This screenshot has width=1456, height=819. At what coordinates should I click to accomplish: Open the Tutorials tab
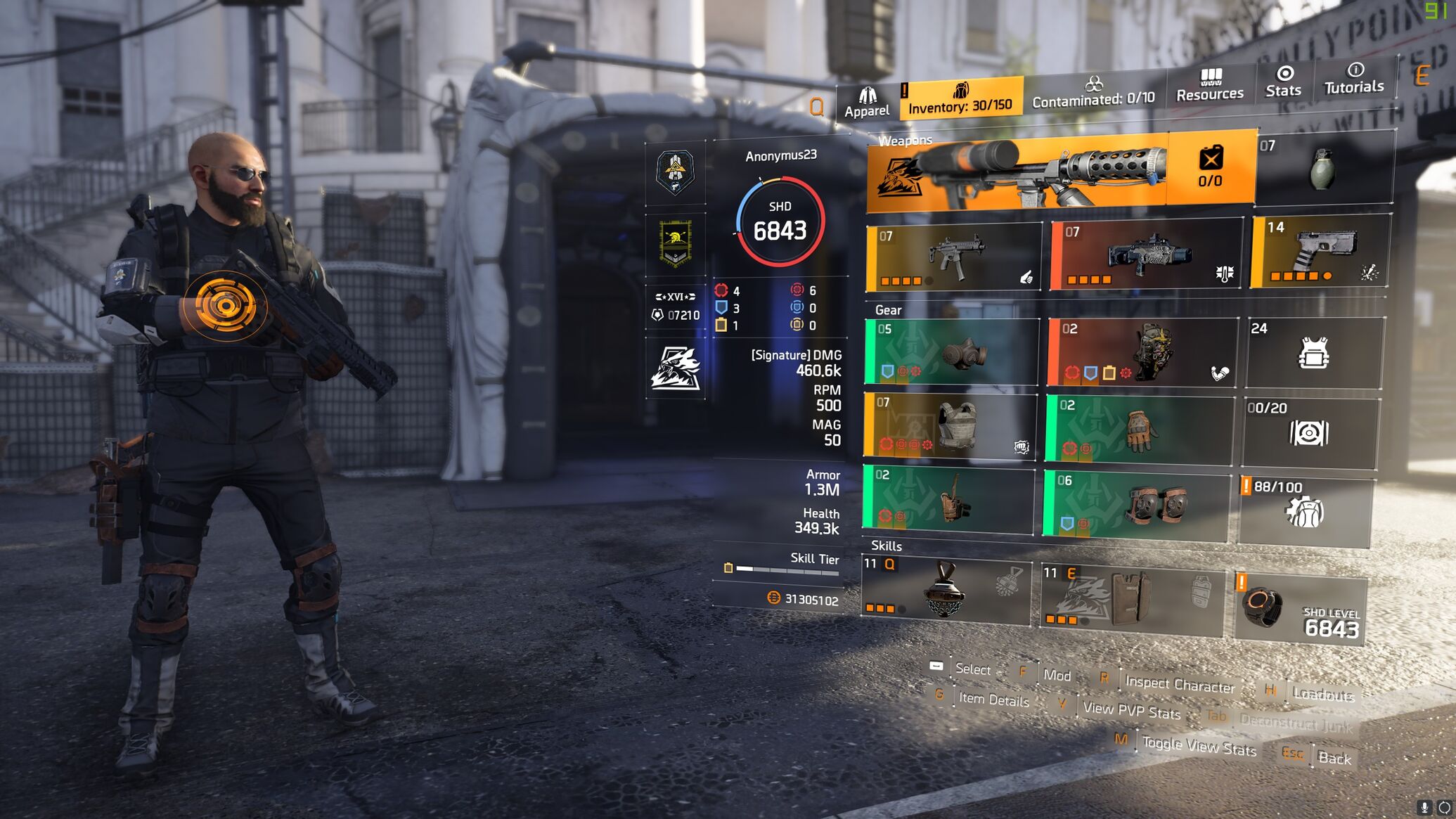[1353, 78]
